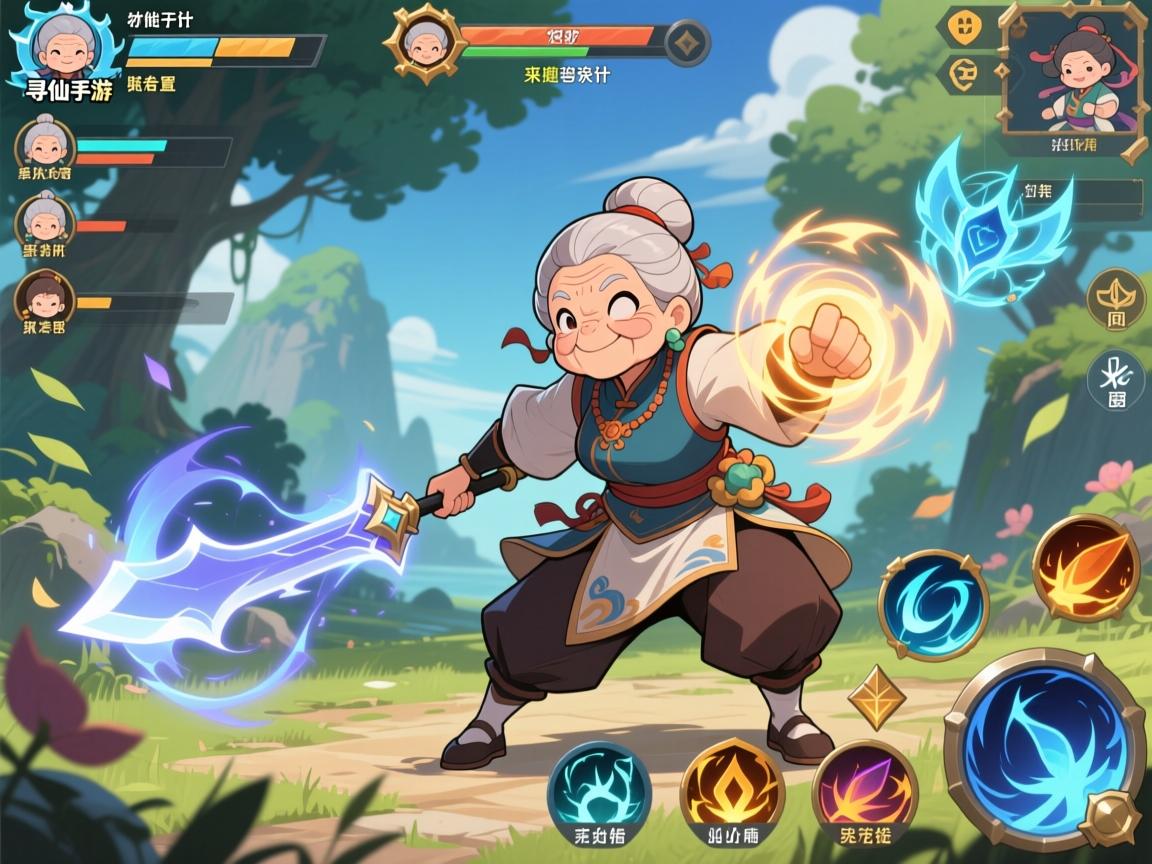Click the dark diamond icon ending the target bar

pos(688,43)
